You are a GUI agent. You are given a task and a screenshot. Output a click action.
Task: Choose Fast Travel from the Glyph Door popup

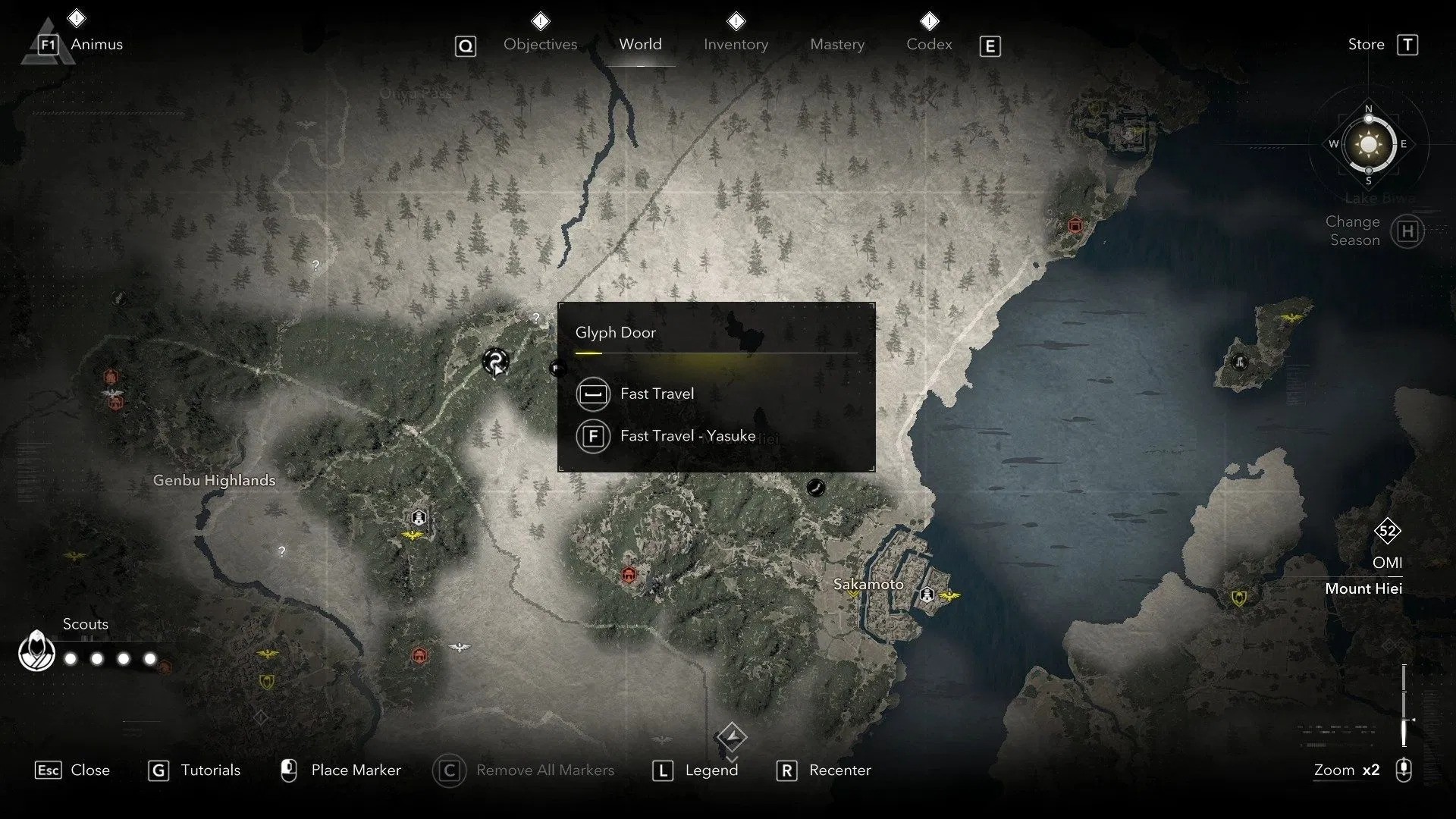[x=657, y=394]
